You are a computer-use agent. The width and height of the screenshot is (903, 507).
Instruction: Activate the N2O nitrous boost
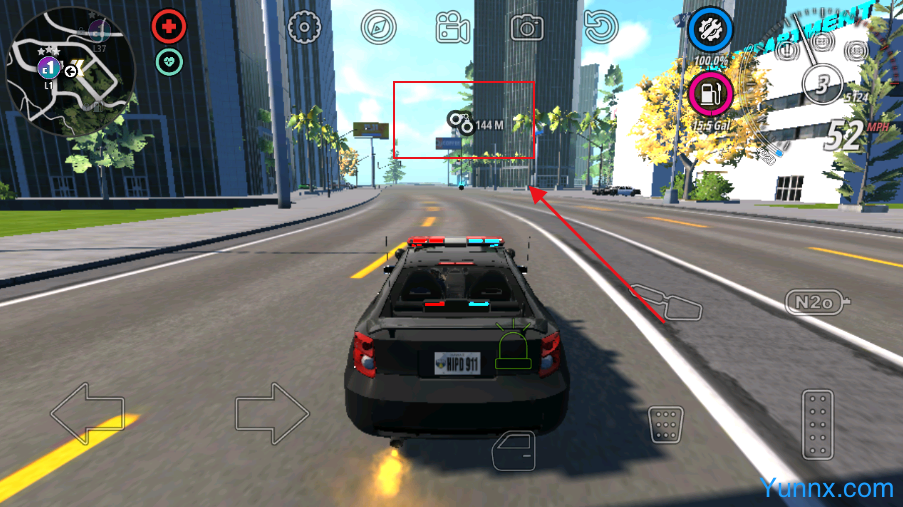click(x=817, y=301)
